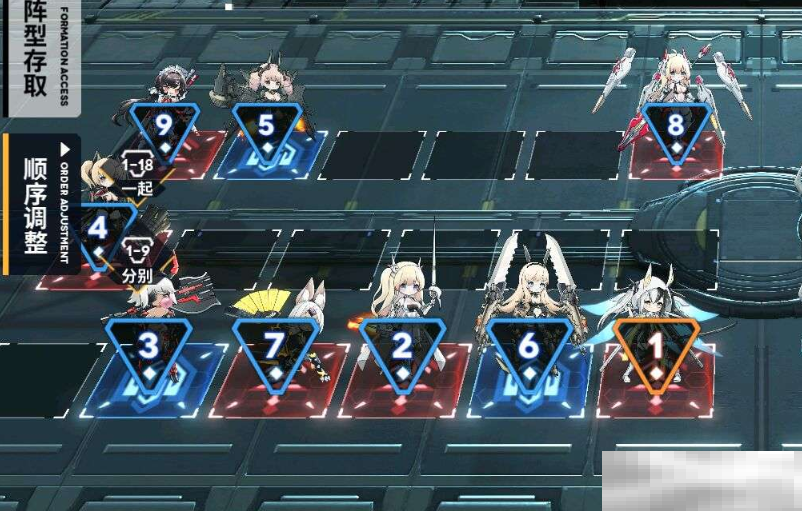Select the orange-highlighted unit number 1
The height and width of the screenshot is (511, 802).
point(656,350)
